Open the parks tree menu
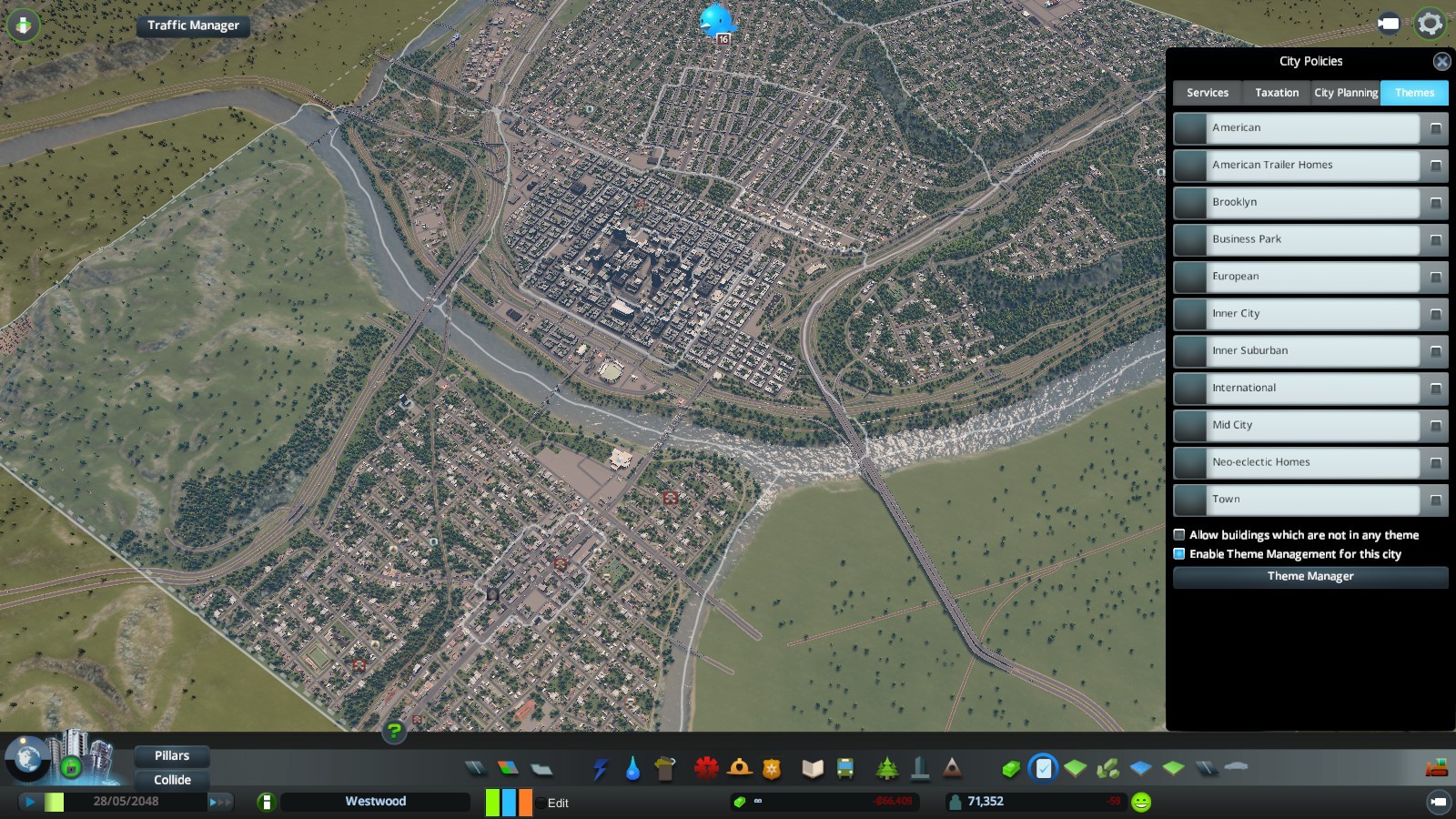Image resolution: width=1456 pixels, height=819 pixels. tap(886, 769)
